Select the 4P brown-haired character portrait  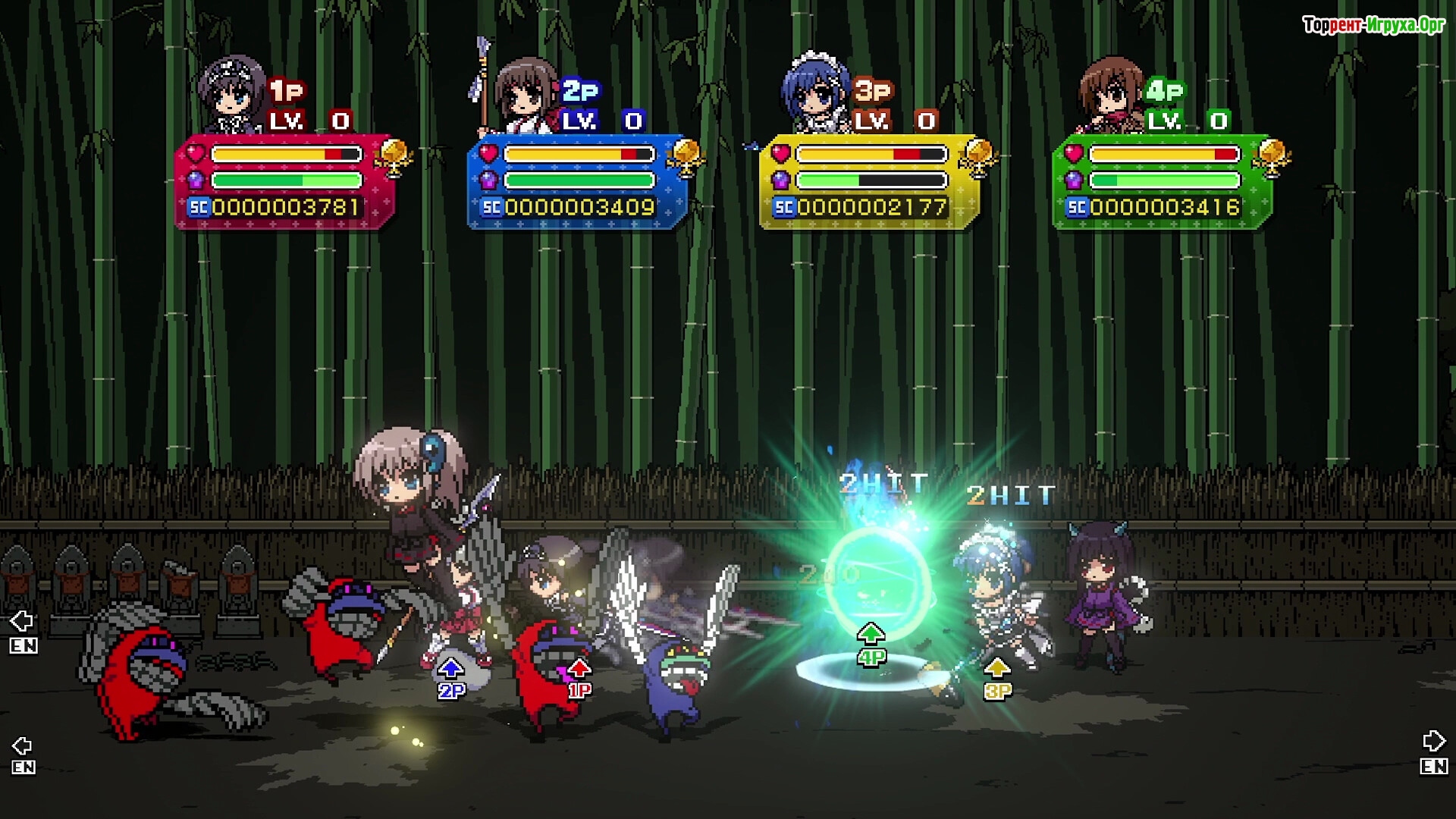(1110, 96)
